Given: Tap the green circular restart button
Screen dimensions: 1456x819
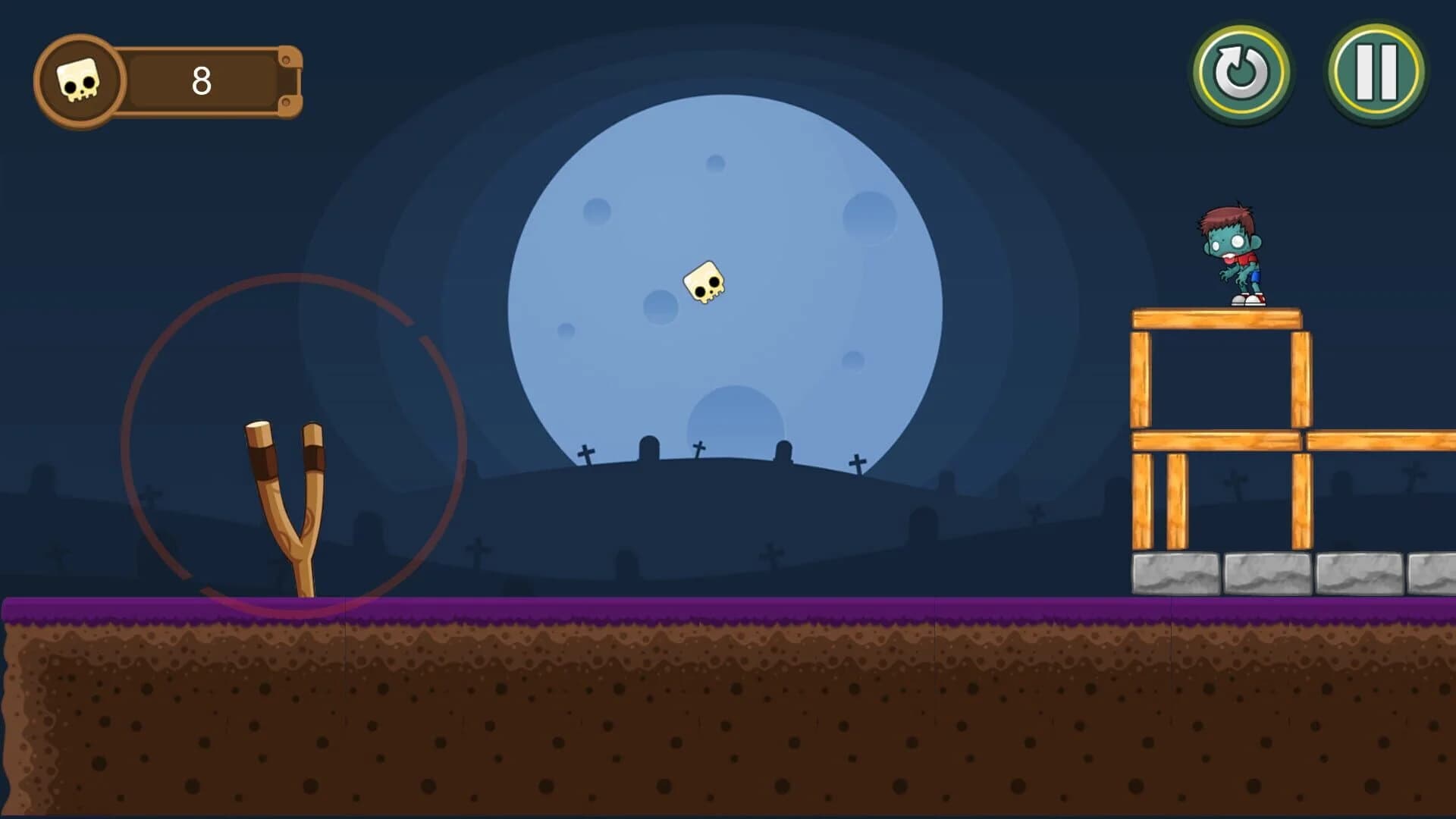Looking at the screenshot, I should [1242, 72].
